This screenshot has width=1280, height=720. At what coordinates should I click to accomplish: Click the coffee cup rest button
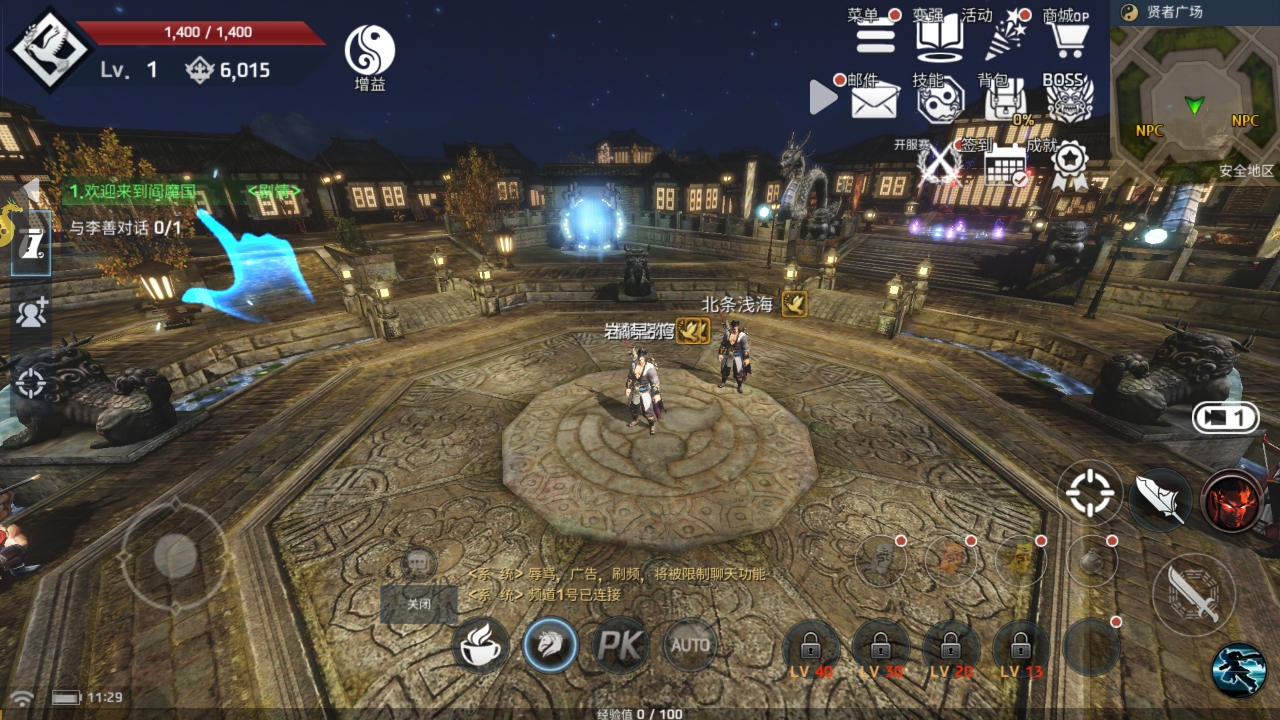tap(481, 645)
